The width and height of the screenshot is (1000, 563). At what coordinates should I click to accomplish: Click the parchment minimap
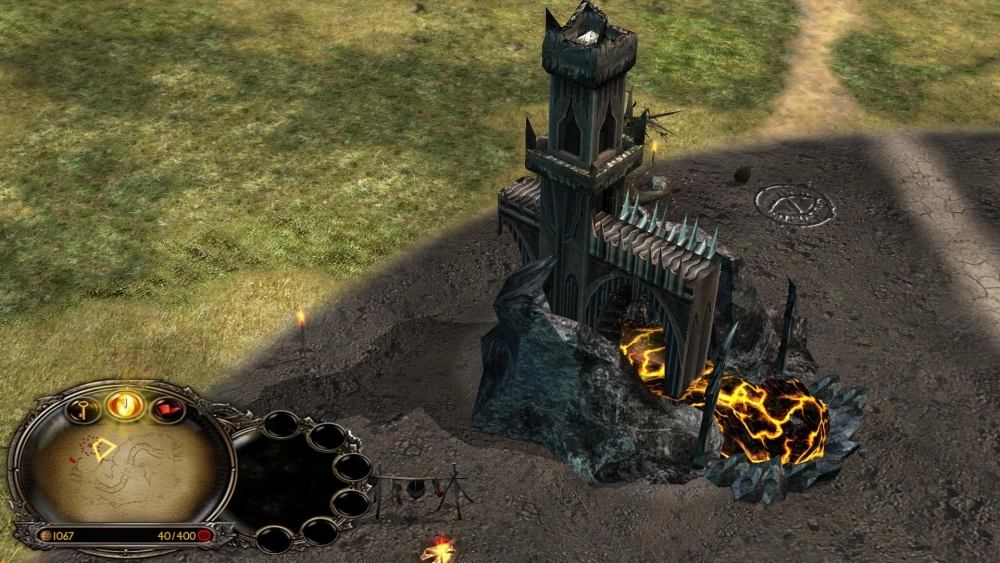120,470
